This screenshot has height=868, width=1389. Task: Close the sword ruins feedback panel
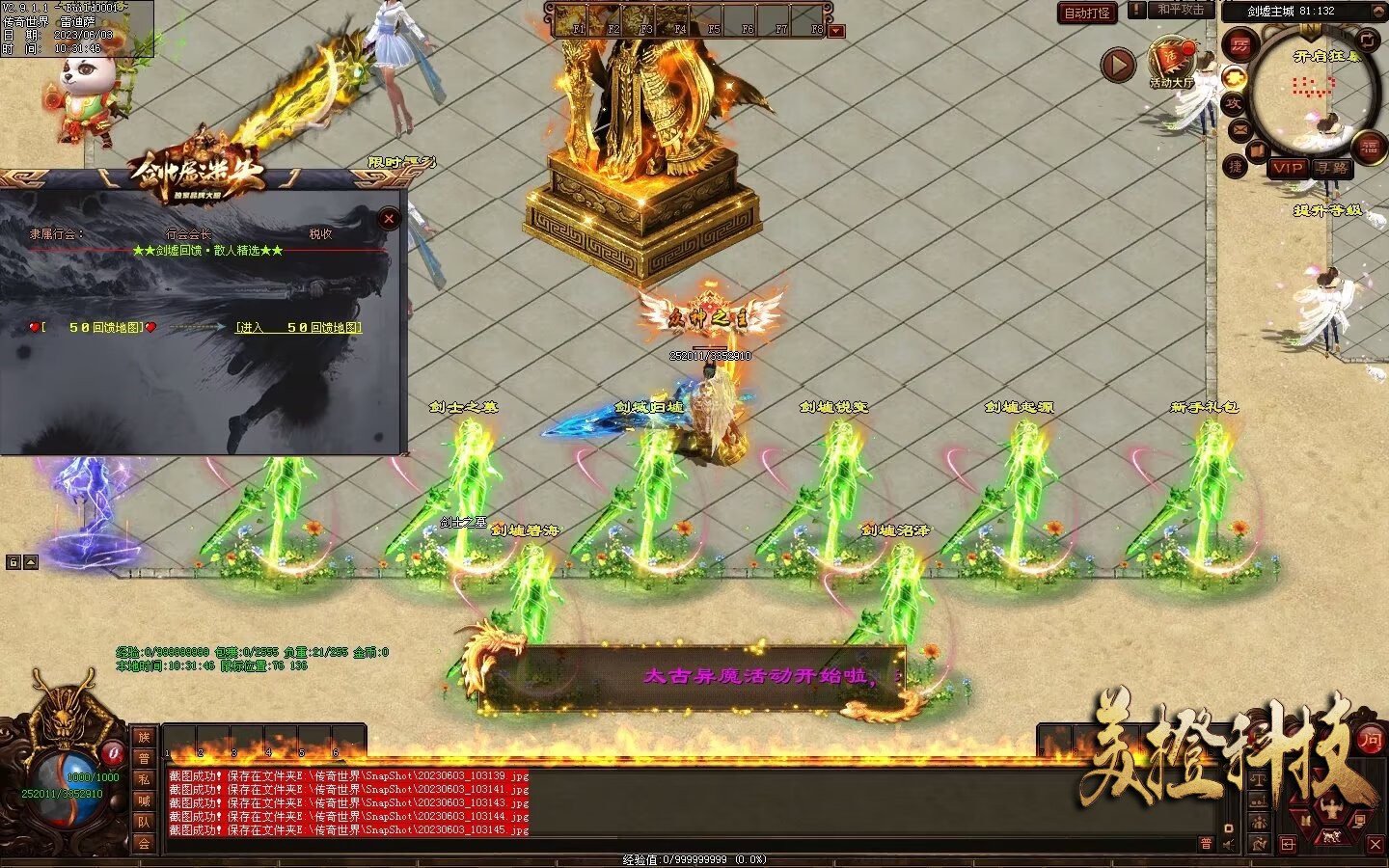click(389, 219)
